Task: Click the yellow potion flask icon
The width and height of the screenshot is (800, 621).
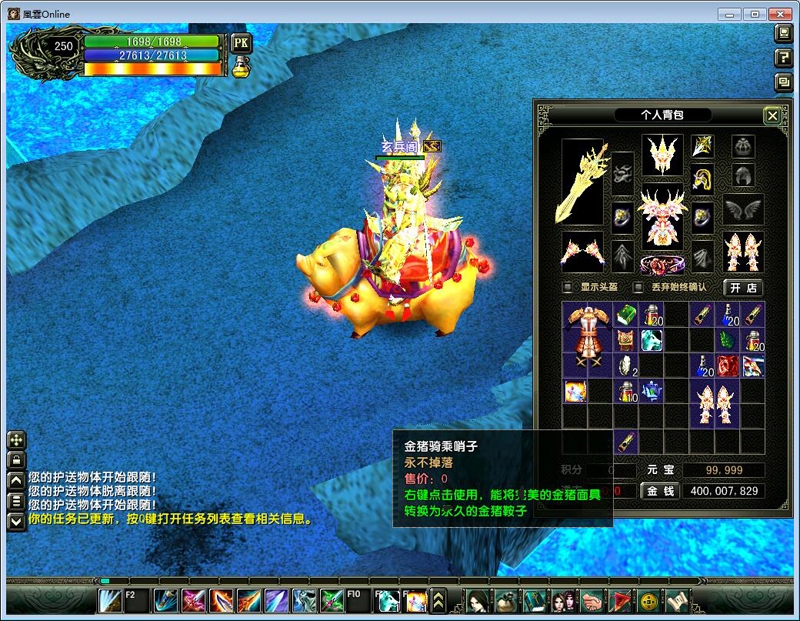Action: (240, 67)
